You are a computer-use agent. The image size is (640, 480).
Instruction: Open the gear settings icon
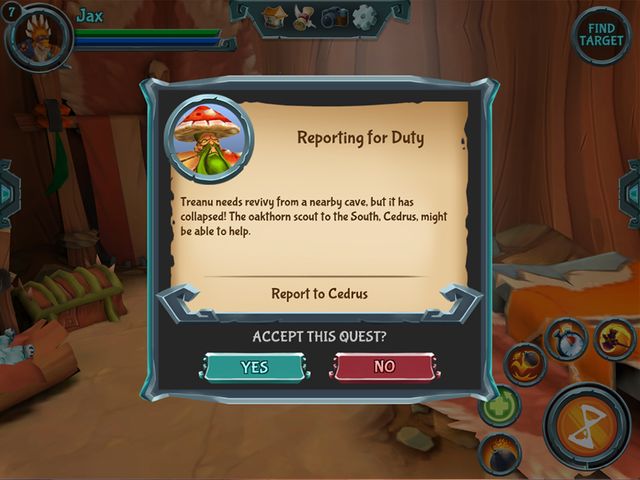[364, 16]
